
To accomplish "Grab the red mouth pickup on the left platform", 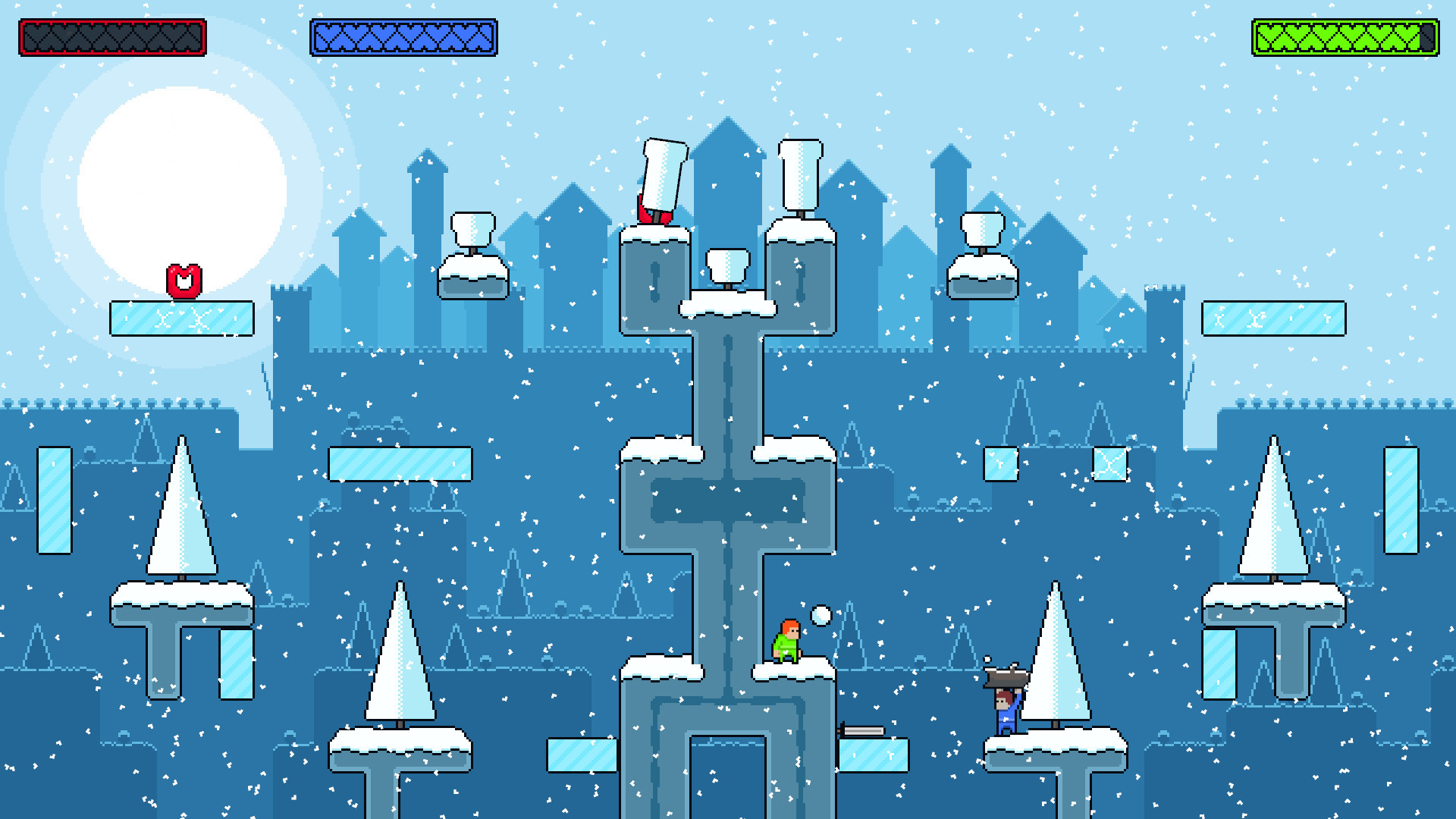I will [x=183, y=281].
